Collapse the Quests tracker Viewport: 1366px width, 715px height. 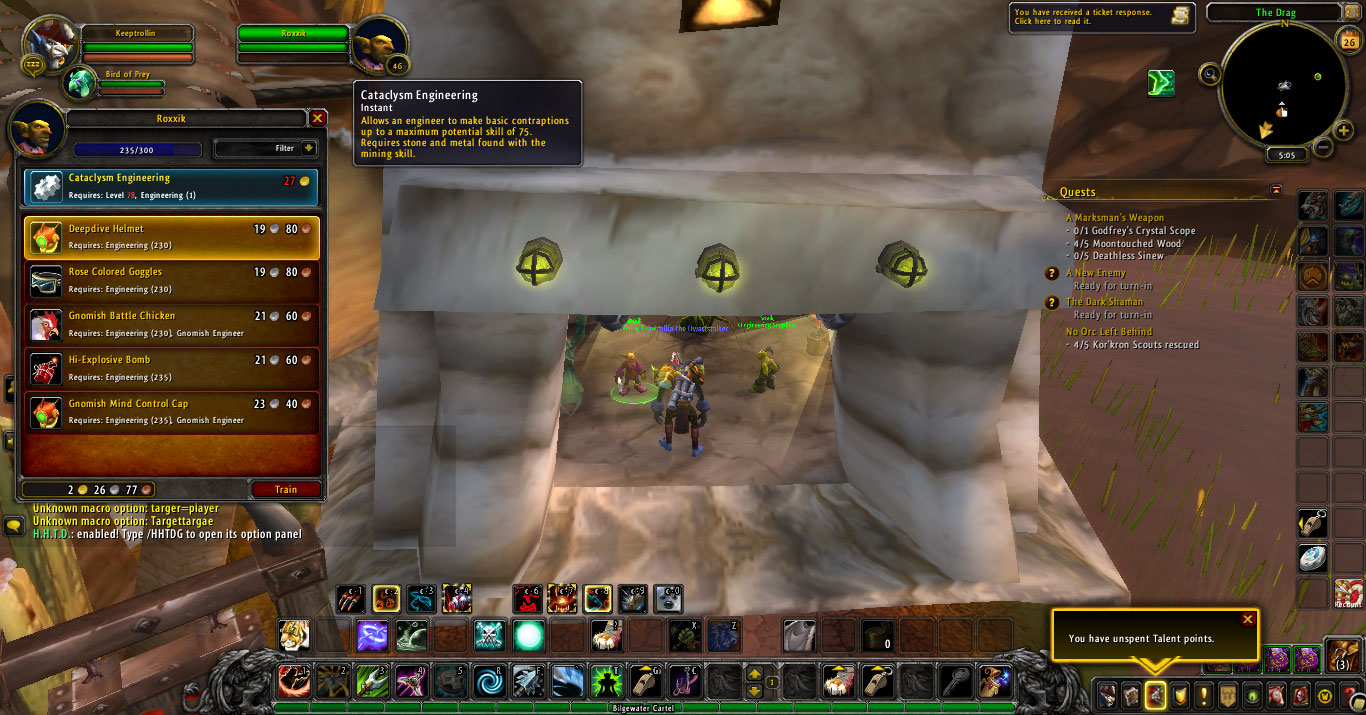click(x=1276, y=190)
